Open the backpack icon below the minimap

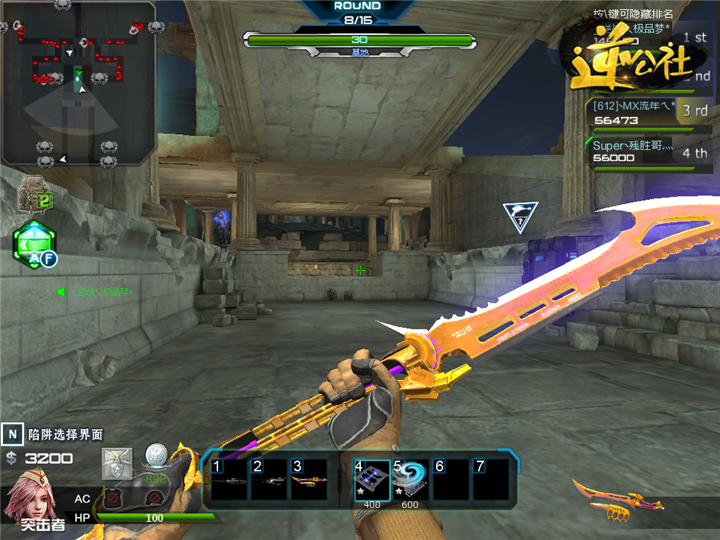[x=36, y=194]
